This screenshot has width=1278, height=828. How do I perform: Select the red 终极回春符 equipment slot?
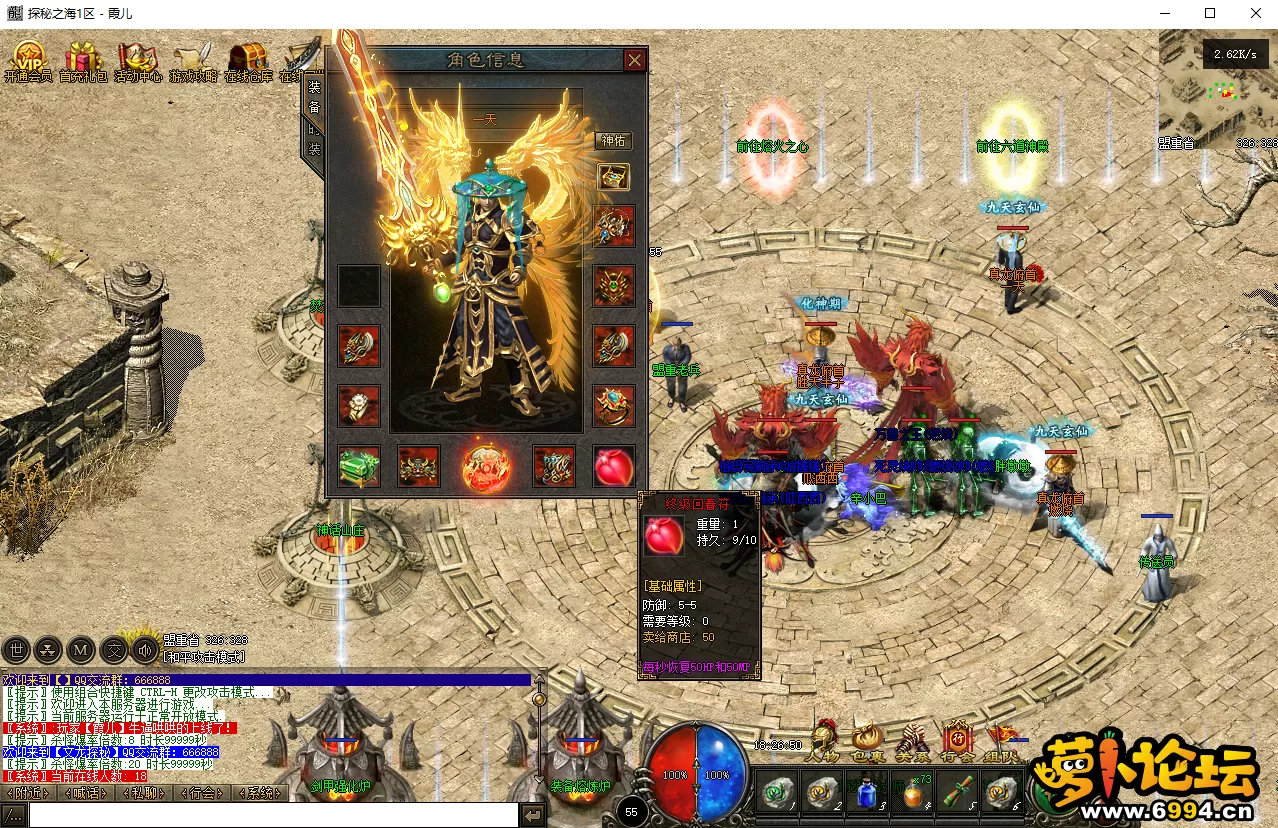pos(614,467)
